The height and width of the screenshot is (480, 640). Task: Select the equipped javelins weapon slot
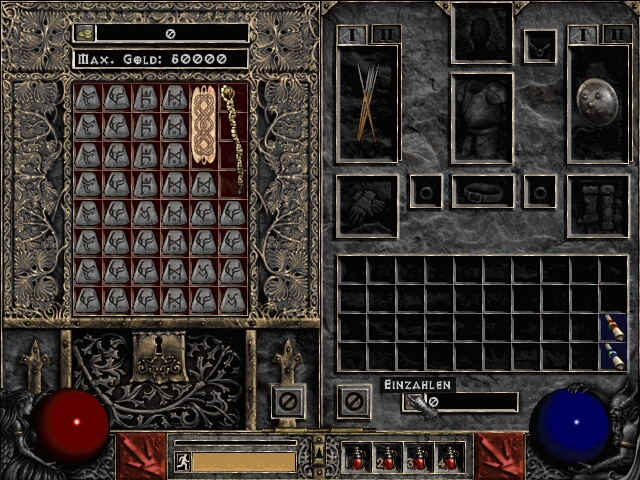(367, 104)
